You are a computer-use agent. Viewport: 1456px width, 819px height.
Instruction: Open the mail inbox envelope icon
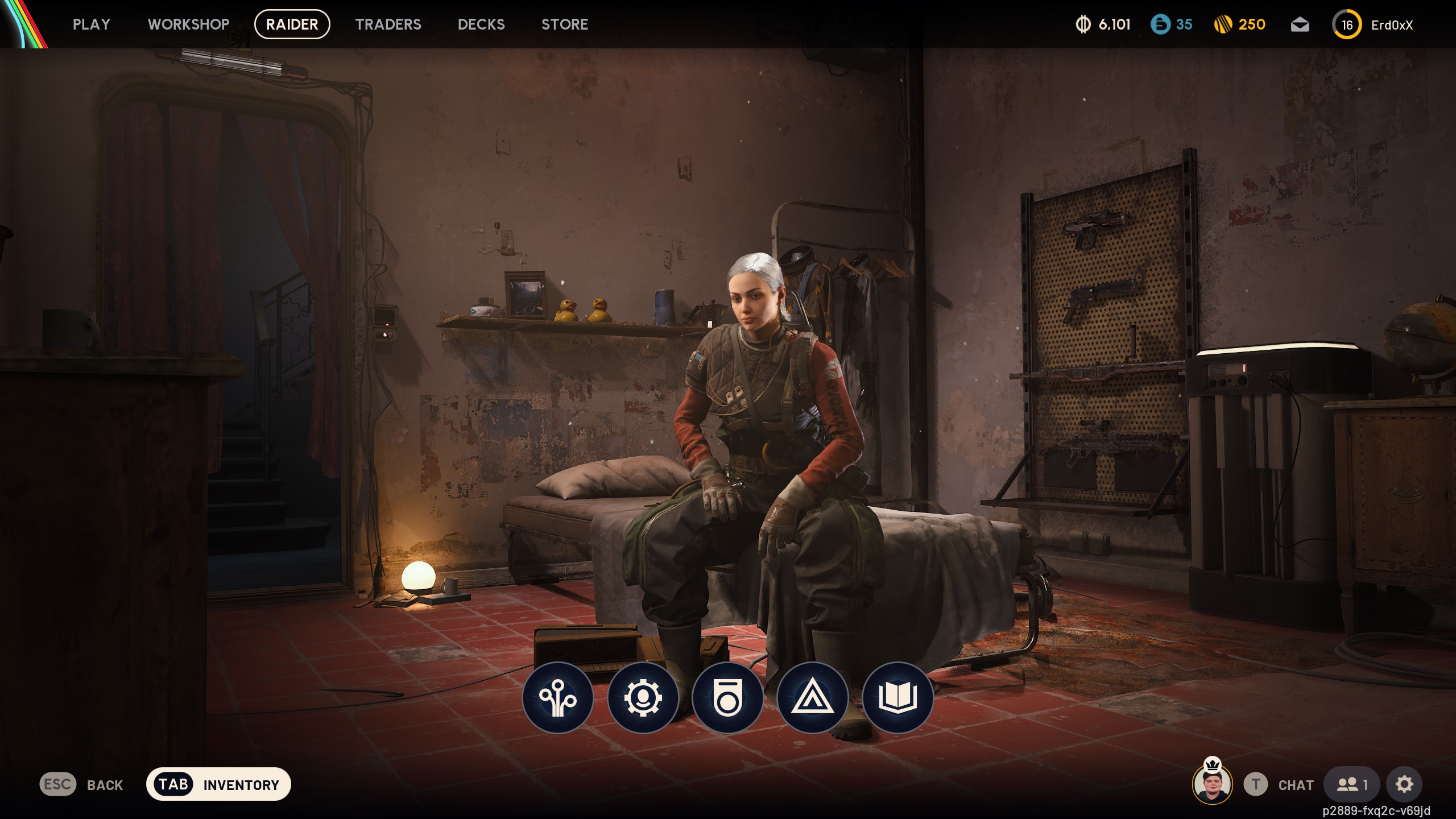point(1300,25)
